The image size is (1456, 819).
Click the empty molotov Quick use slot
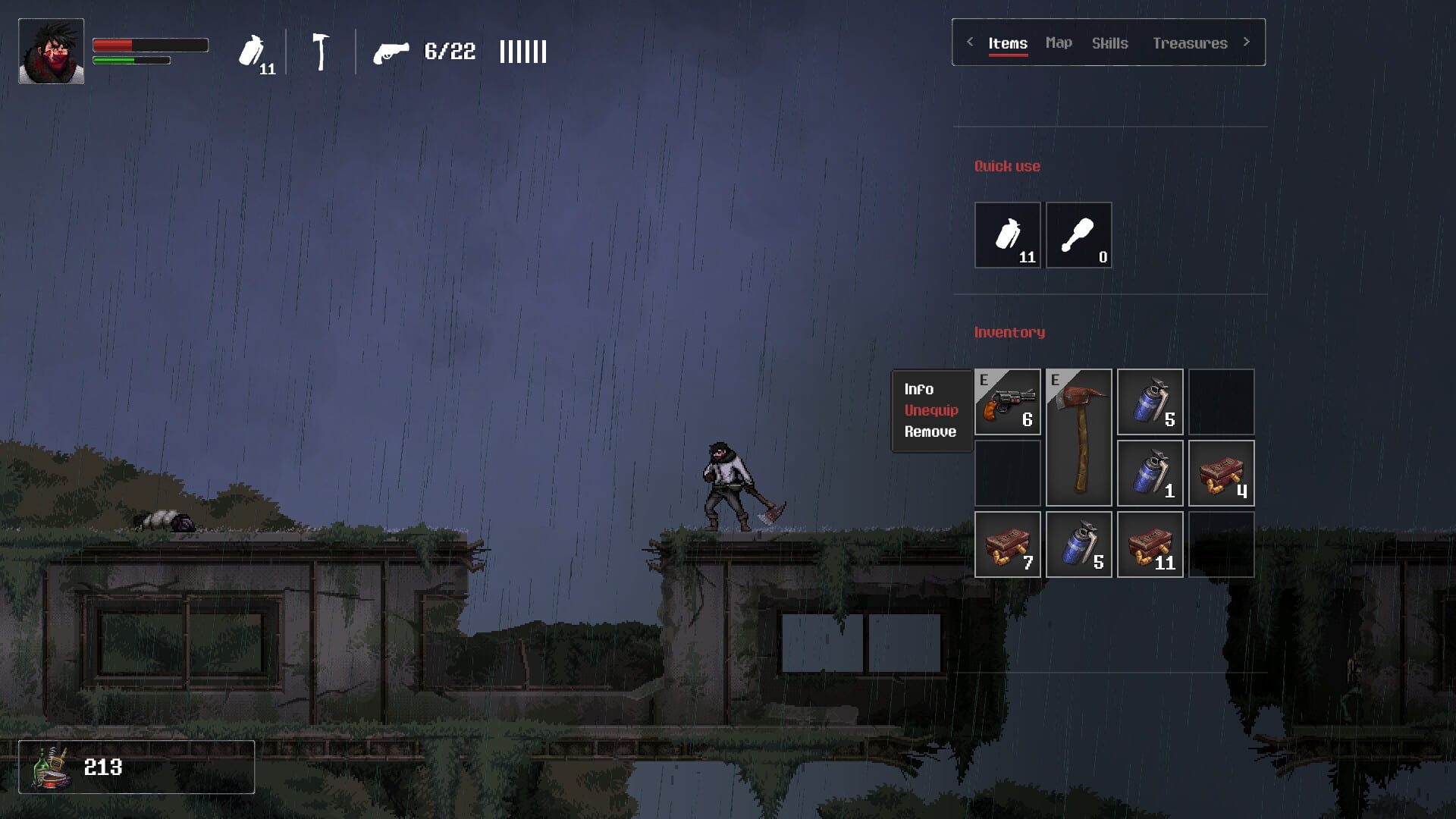1078,235
